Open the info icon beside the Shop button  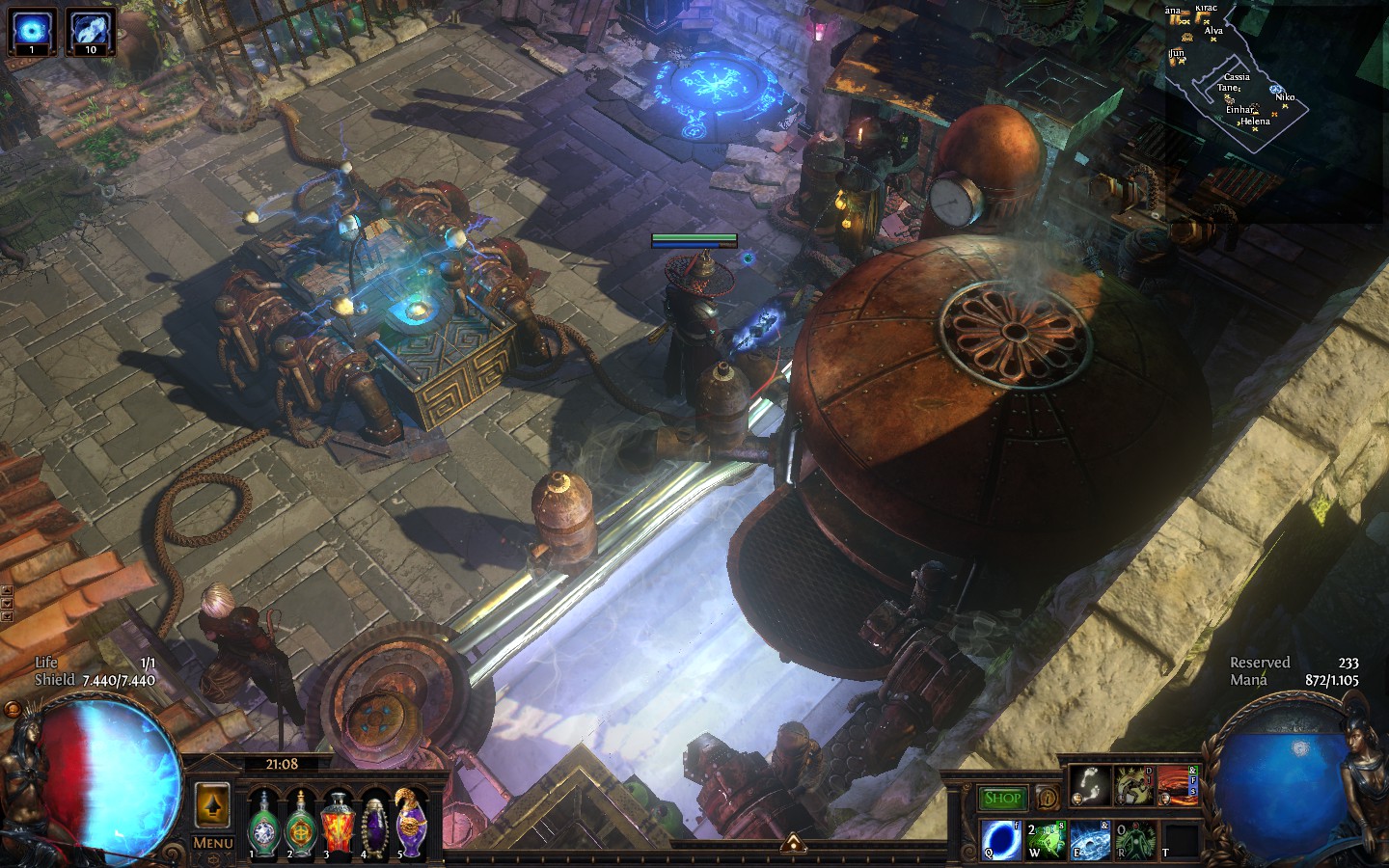(x=1048, y=798)
